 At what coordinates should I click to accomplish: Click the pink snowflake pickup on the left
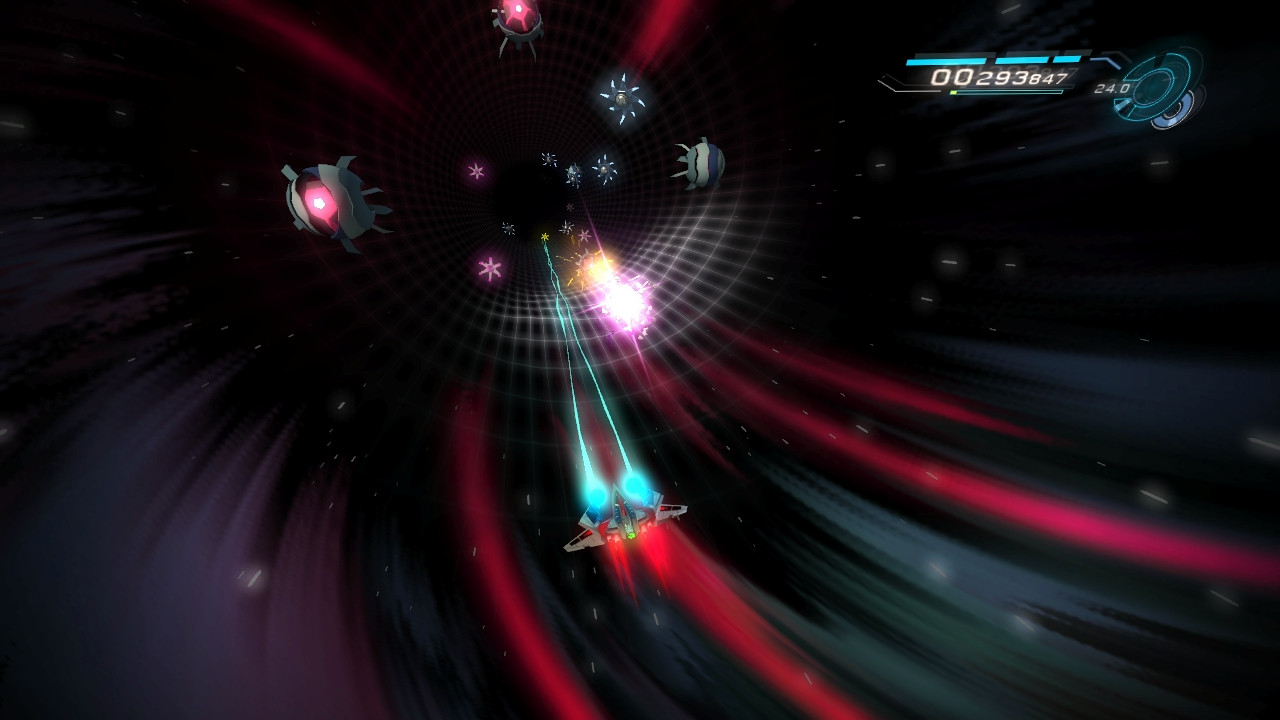coord(489,266)
